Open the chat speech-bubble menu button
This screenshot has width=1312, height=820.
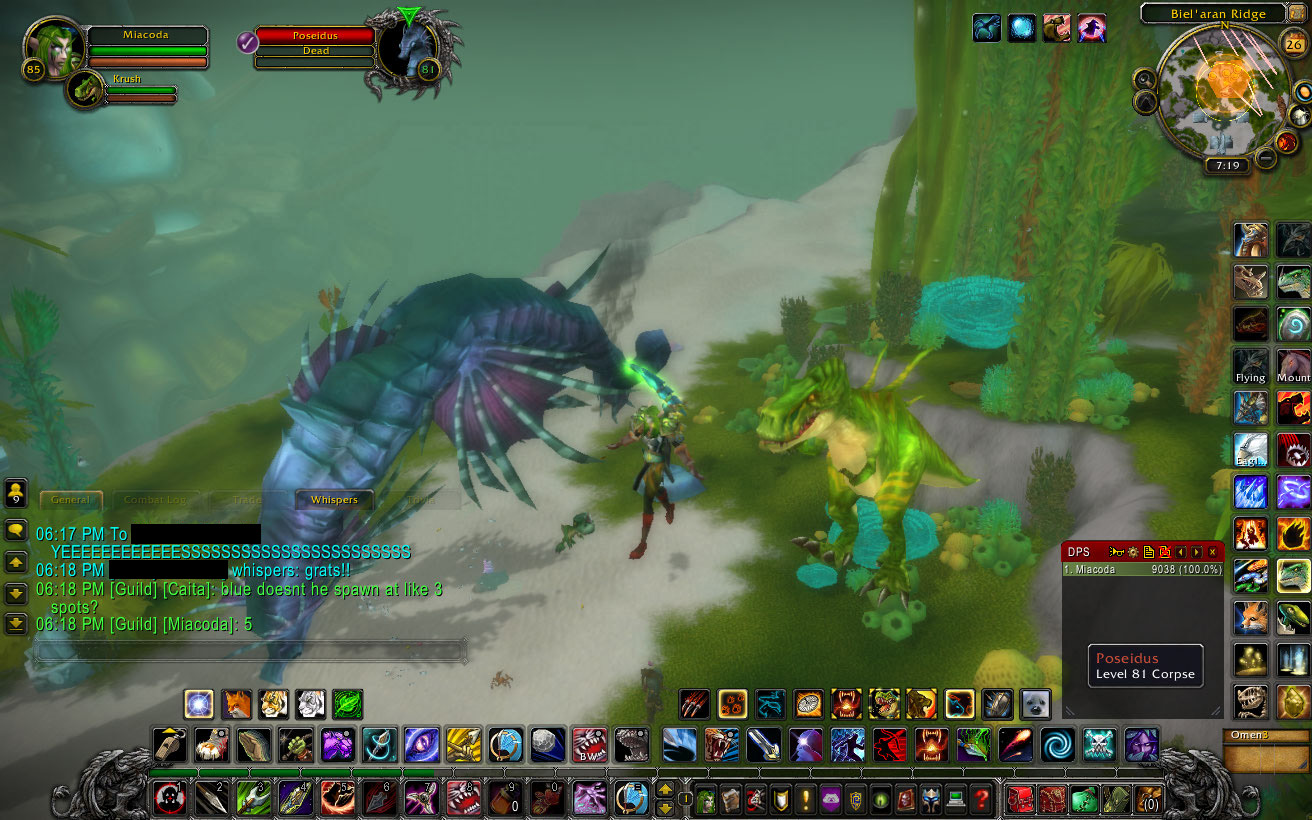pos(16,530)
